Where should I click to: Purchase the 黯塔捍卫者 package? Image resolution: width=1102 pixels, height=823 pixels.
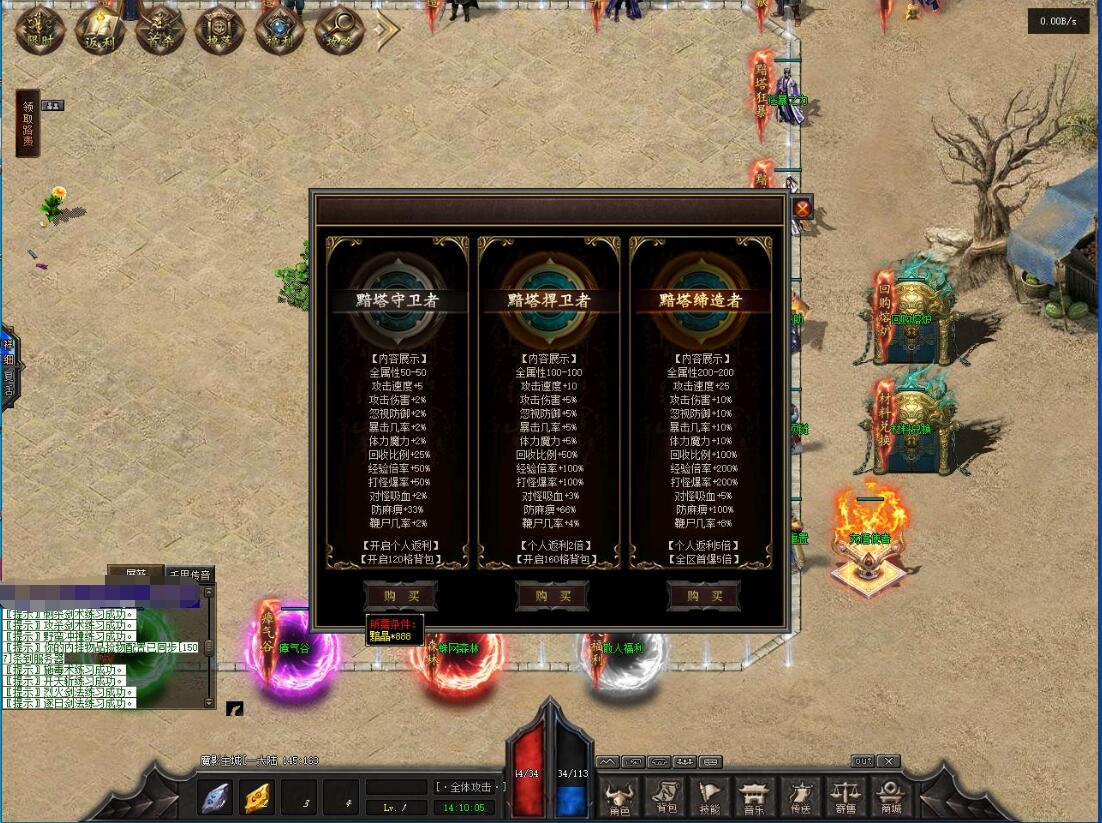(x=552, y=596)
